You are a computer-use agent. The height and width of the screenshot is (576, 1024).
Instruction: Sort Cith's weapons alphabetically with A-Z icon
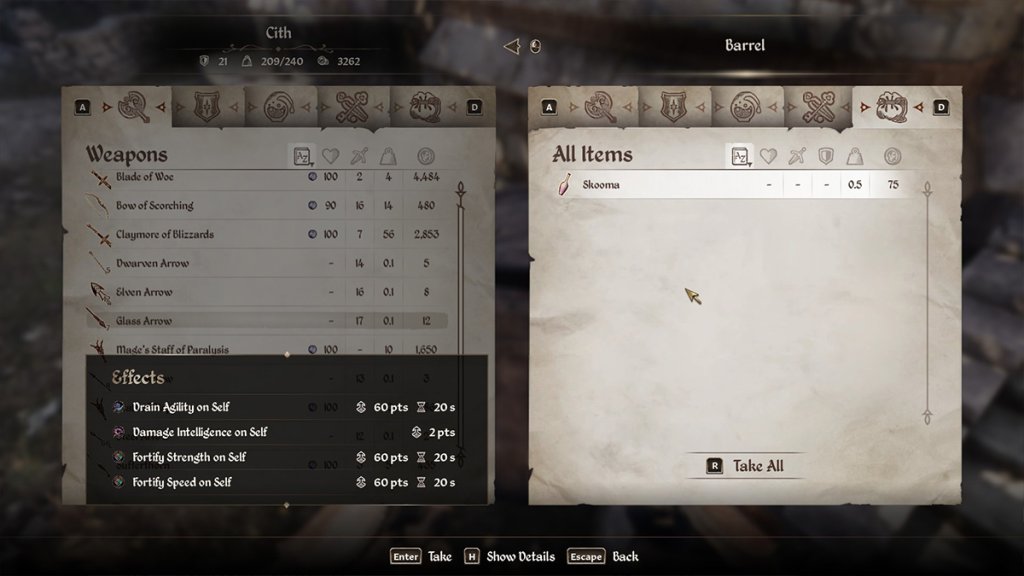(301, 156)
